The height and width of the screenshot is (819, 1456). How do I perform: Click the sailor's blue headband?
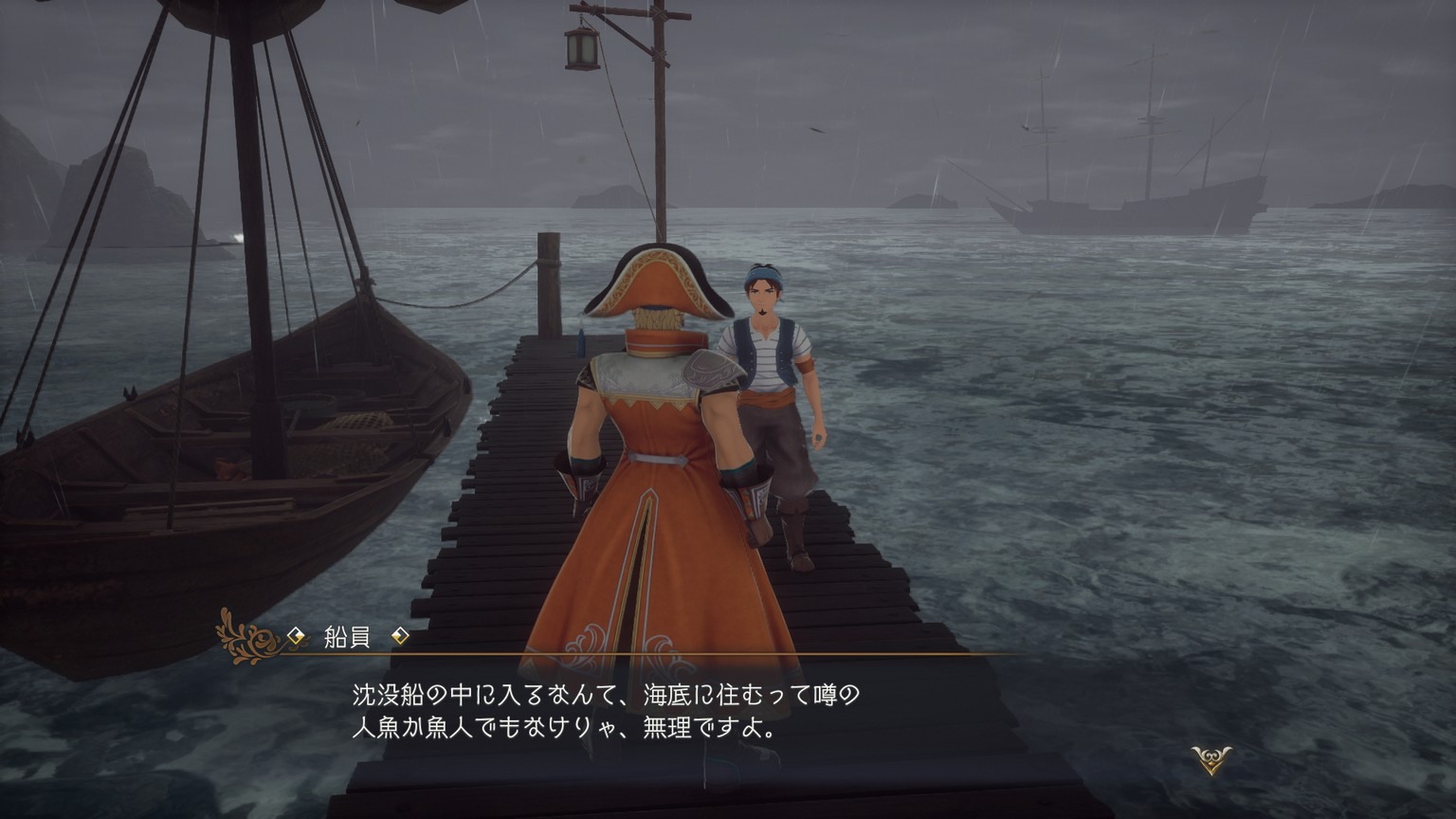[x=764, y=275]
